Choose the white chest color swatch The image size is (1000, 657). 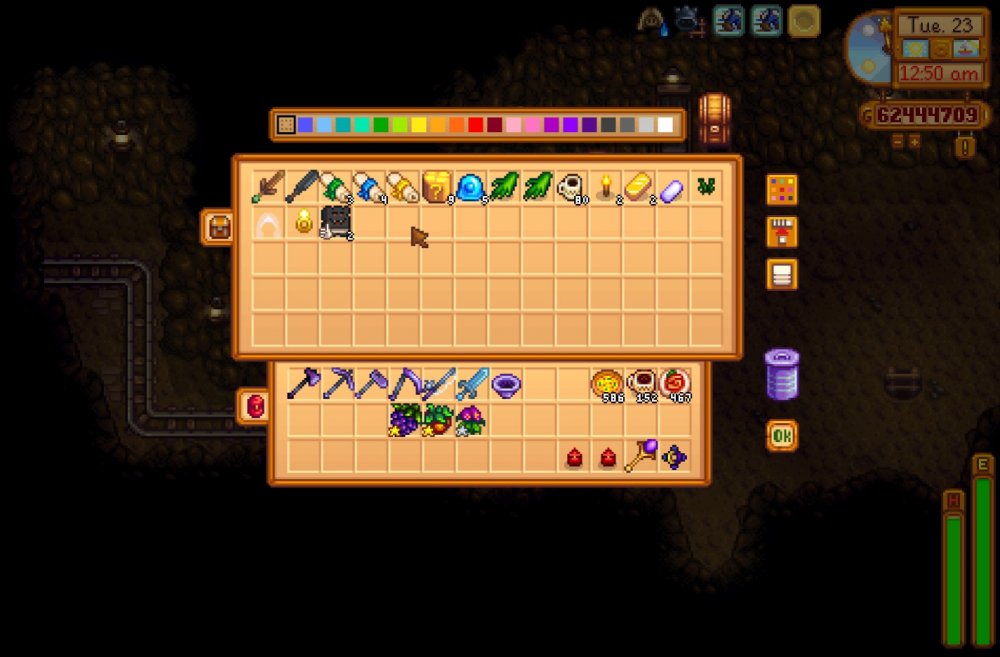point(665,125)
